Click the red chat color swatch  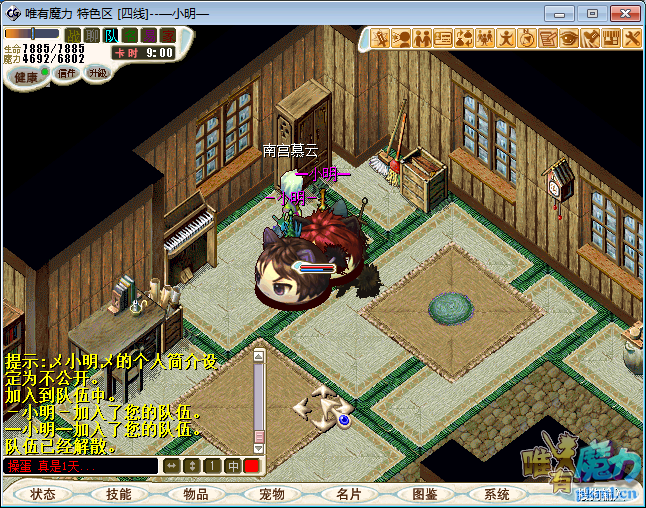click(x=251, y=466)
